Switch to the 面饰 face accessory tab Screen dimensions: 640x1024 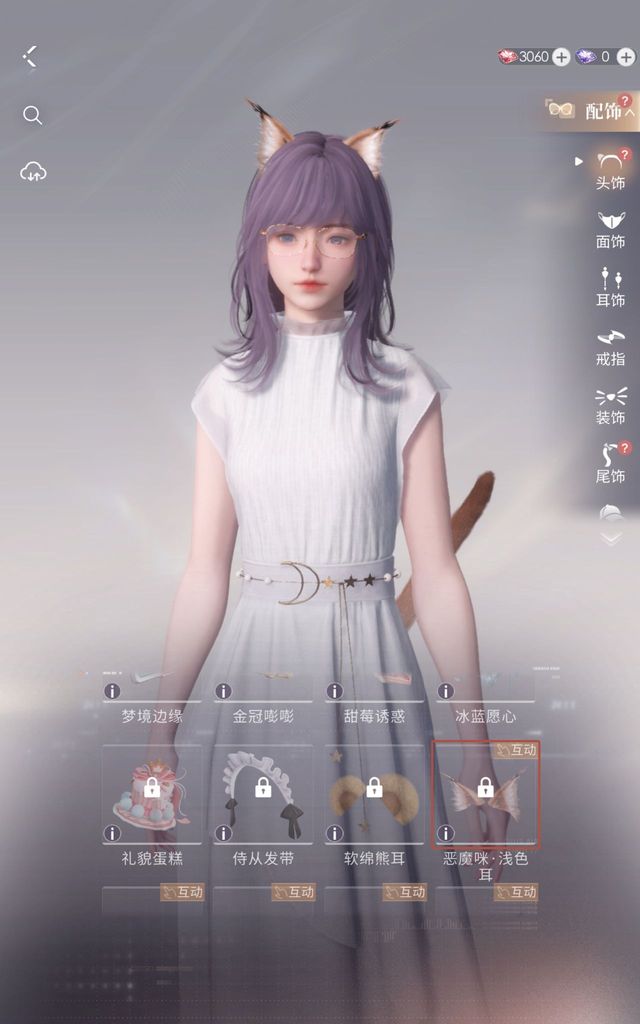(x=610, y=229)
